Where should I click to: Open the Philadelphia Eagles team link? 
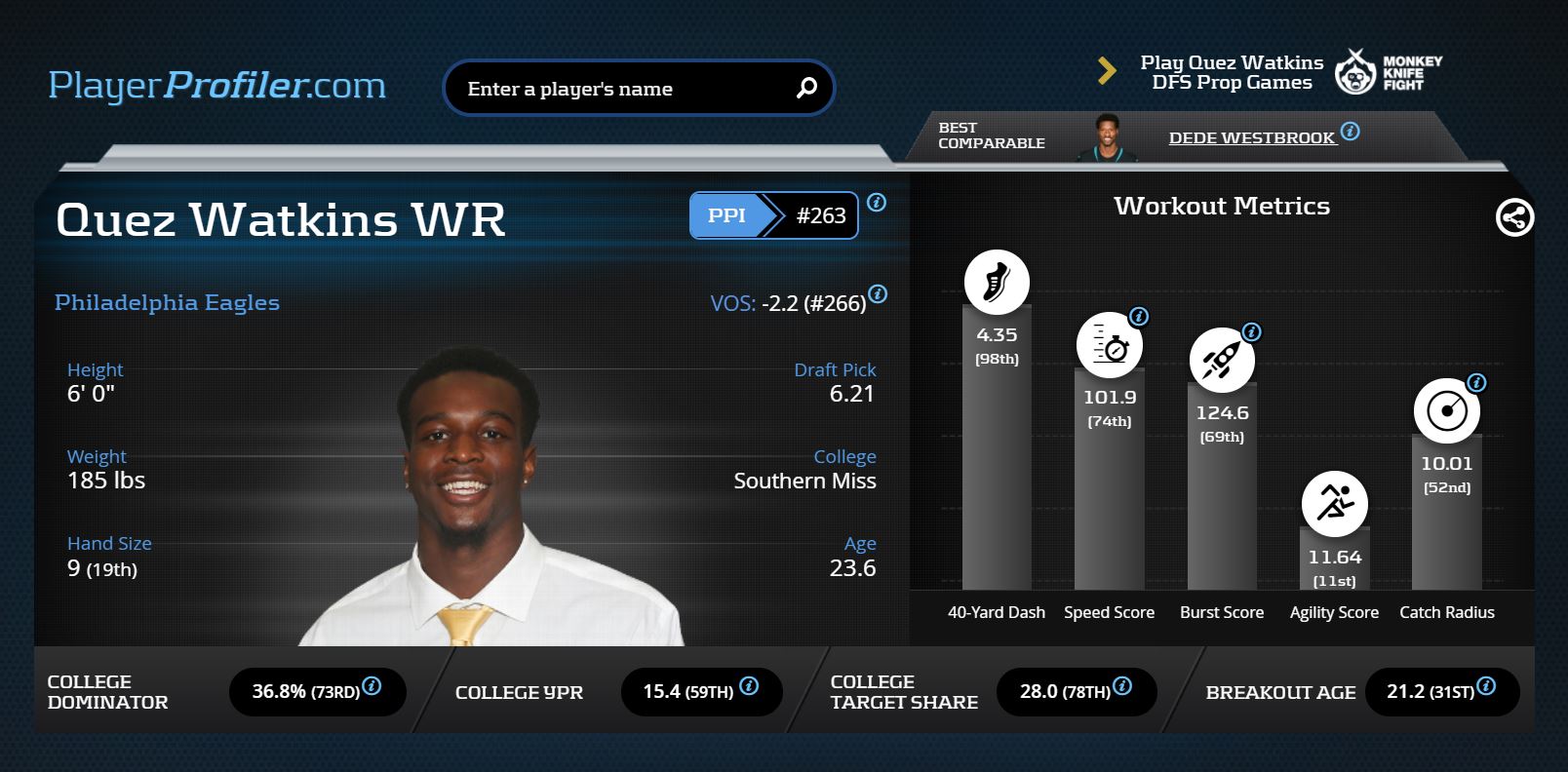167,303
